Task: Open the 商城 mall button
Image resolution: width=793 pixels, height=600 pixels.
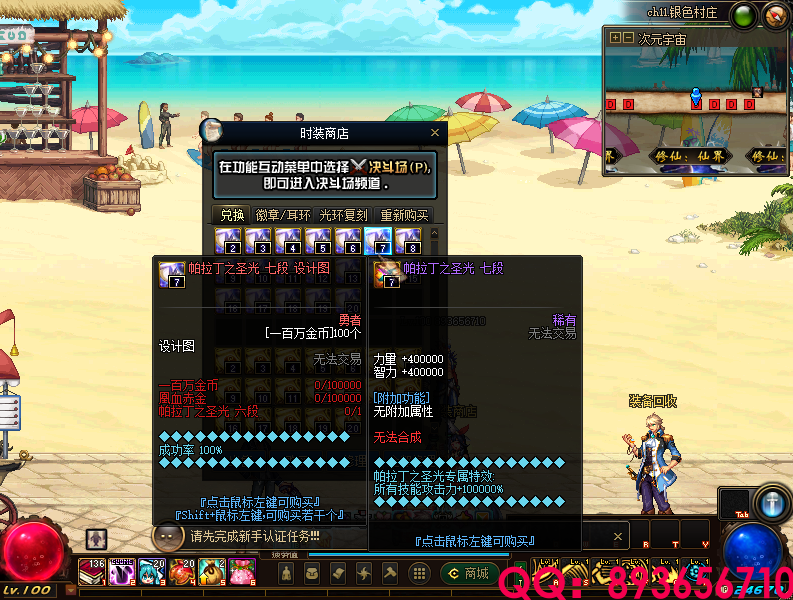Action: 467,573
